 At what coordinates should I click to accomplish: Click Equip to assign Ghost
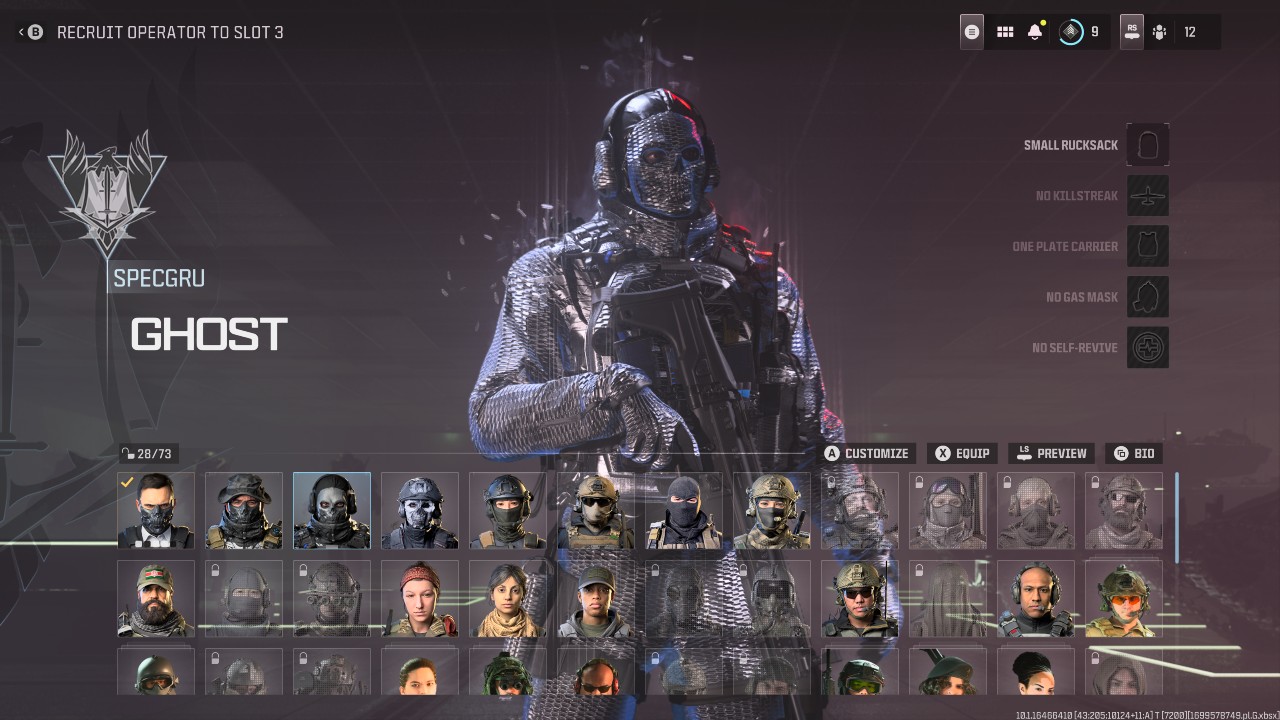(x=961, y=453)
